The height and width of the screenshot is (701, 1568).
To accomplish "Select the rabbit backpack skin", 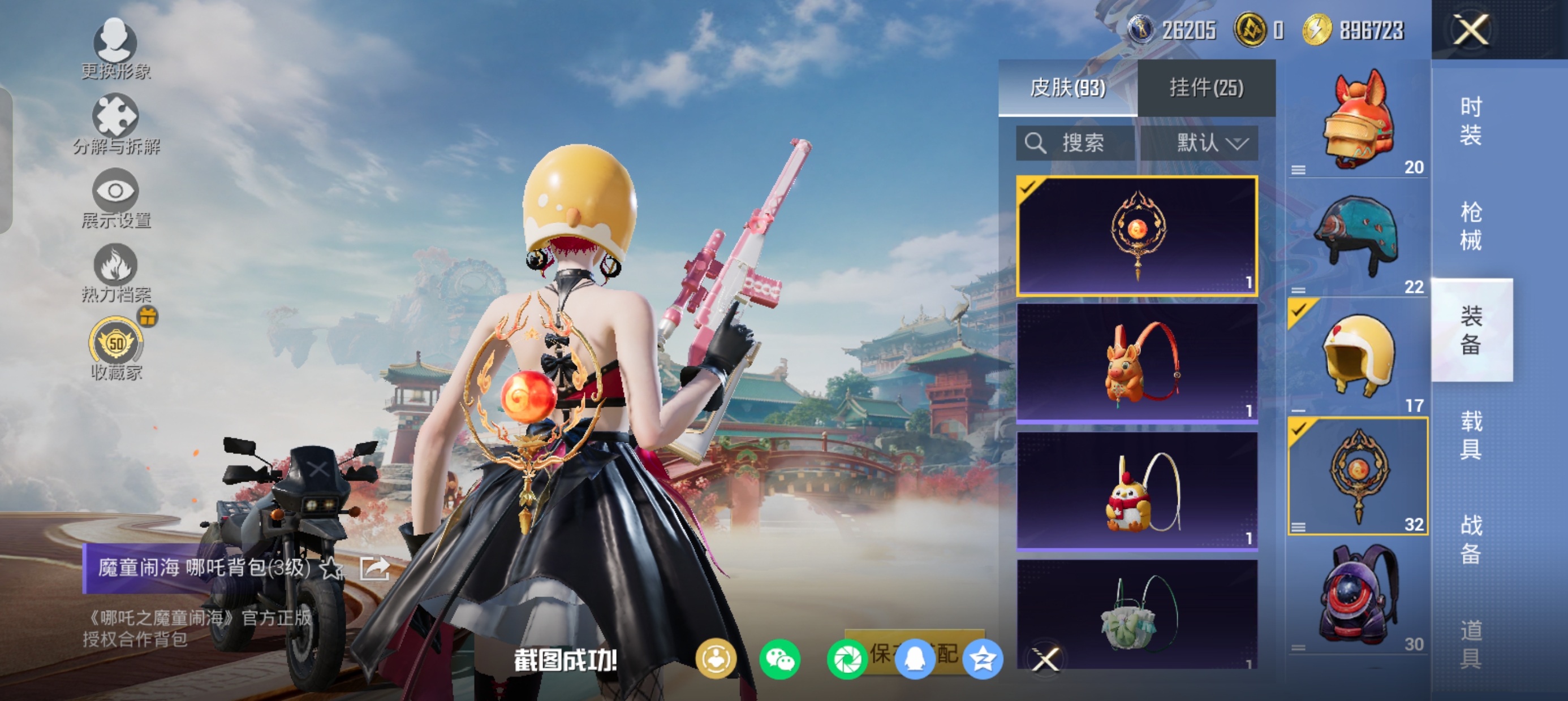I will 1137,363.
